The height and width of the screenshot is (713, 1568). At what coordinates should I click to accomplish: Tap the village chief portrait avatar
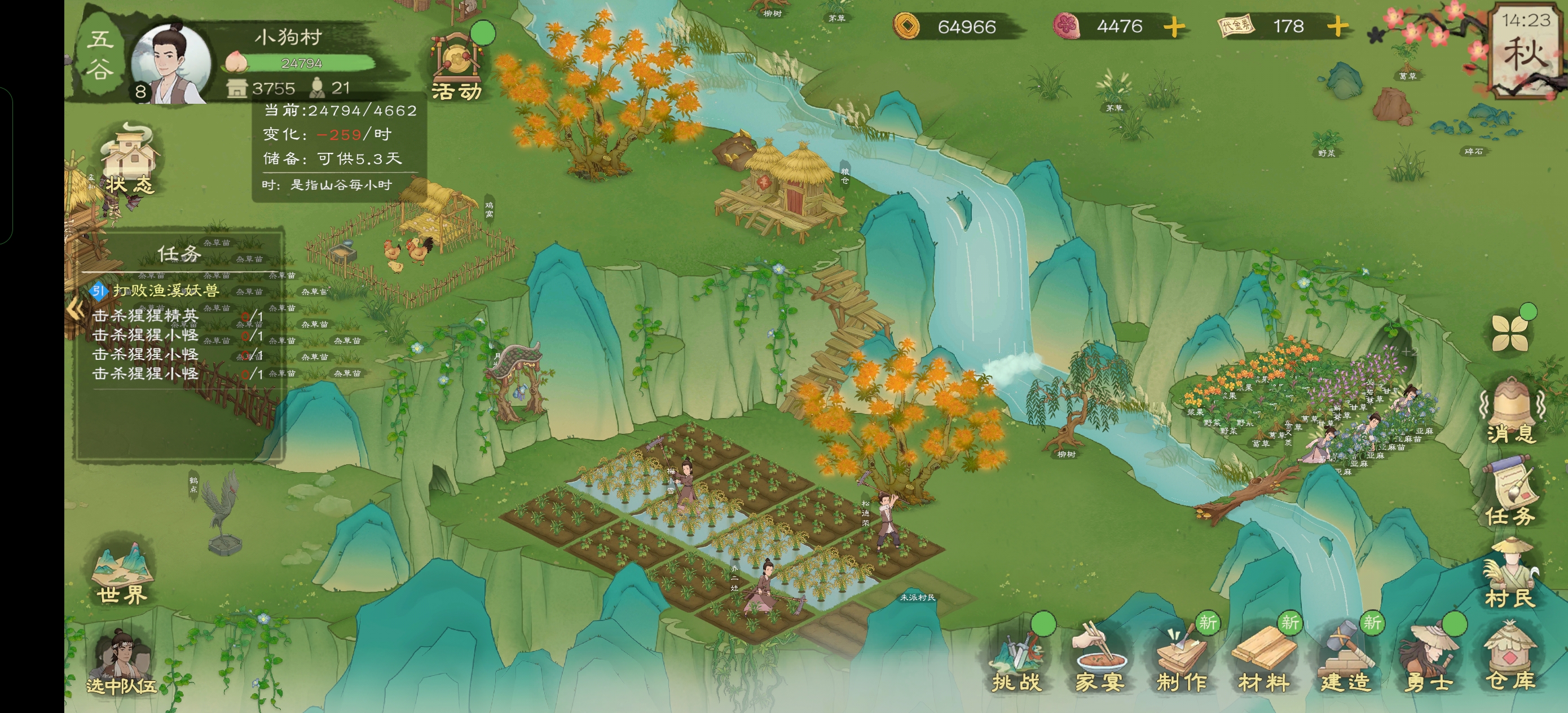tap(171, 64)
